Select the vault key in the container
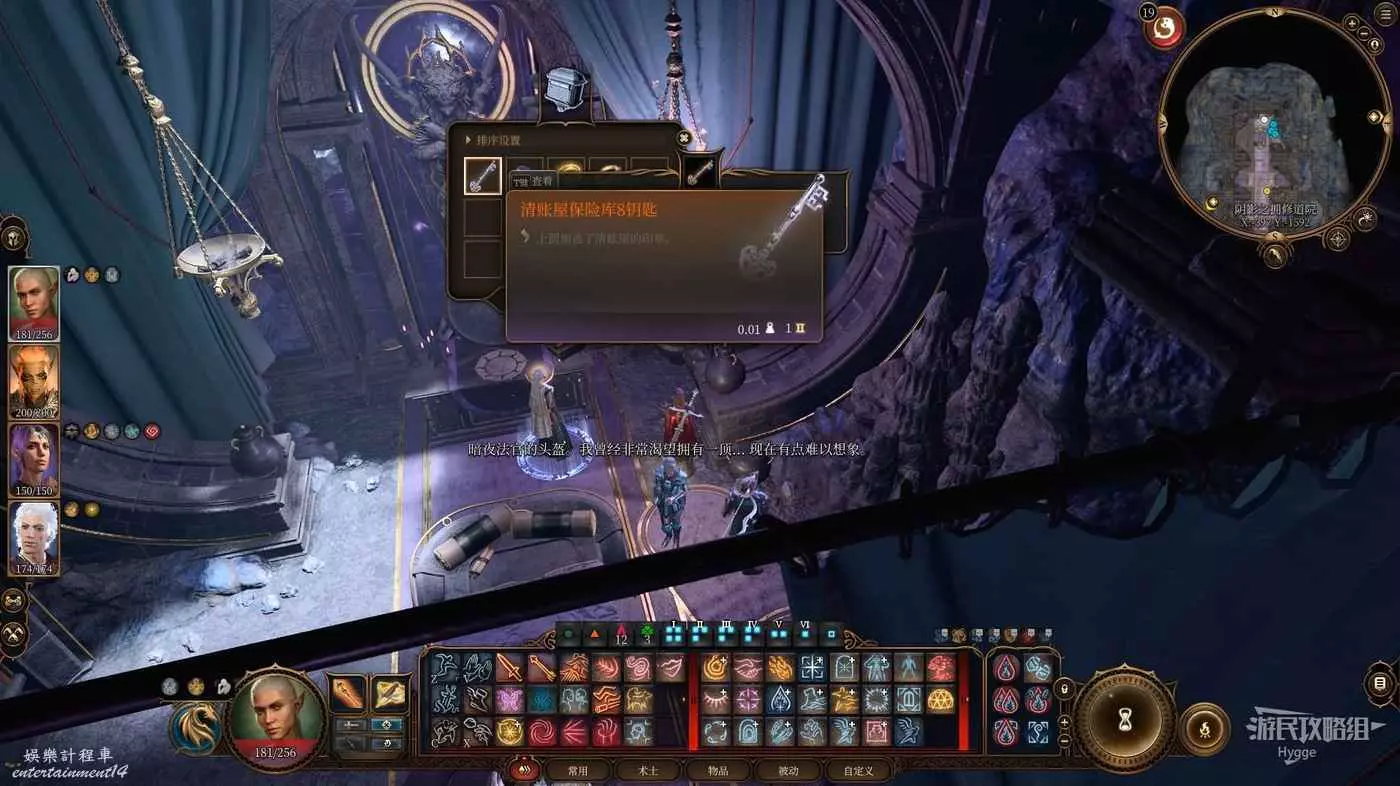1400x786 pixels. click(482, 176)
